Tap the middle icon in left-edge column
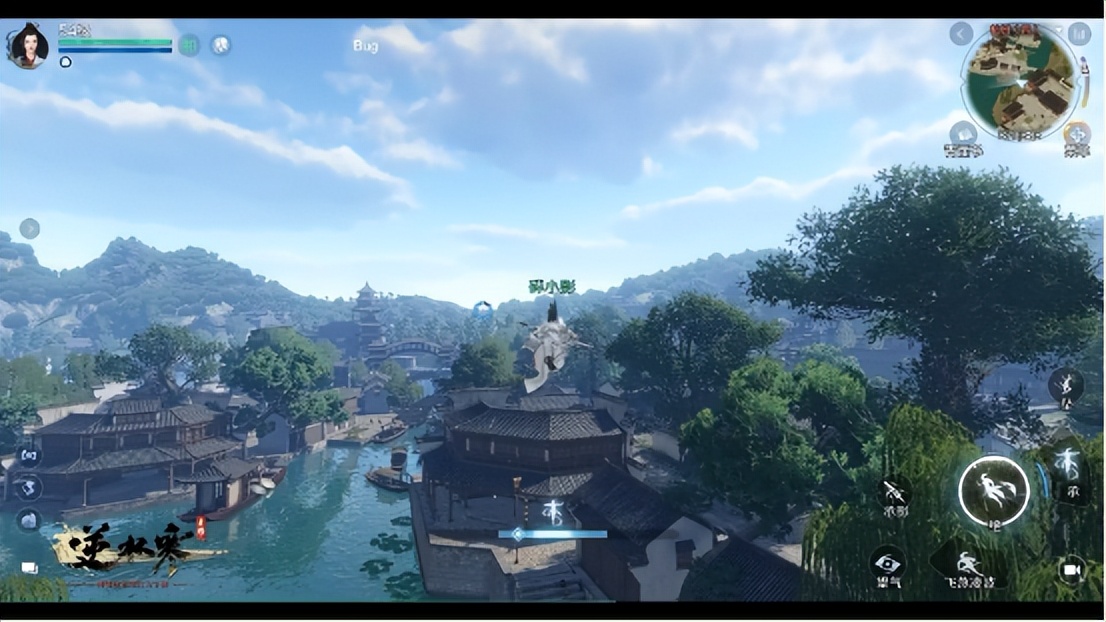Viewport: 1106px width, 622px height. point(29,488)
